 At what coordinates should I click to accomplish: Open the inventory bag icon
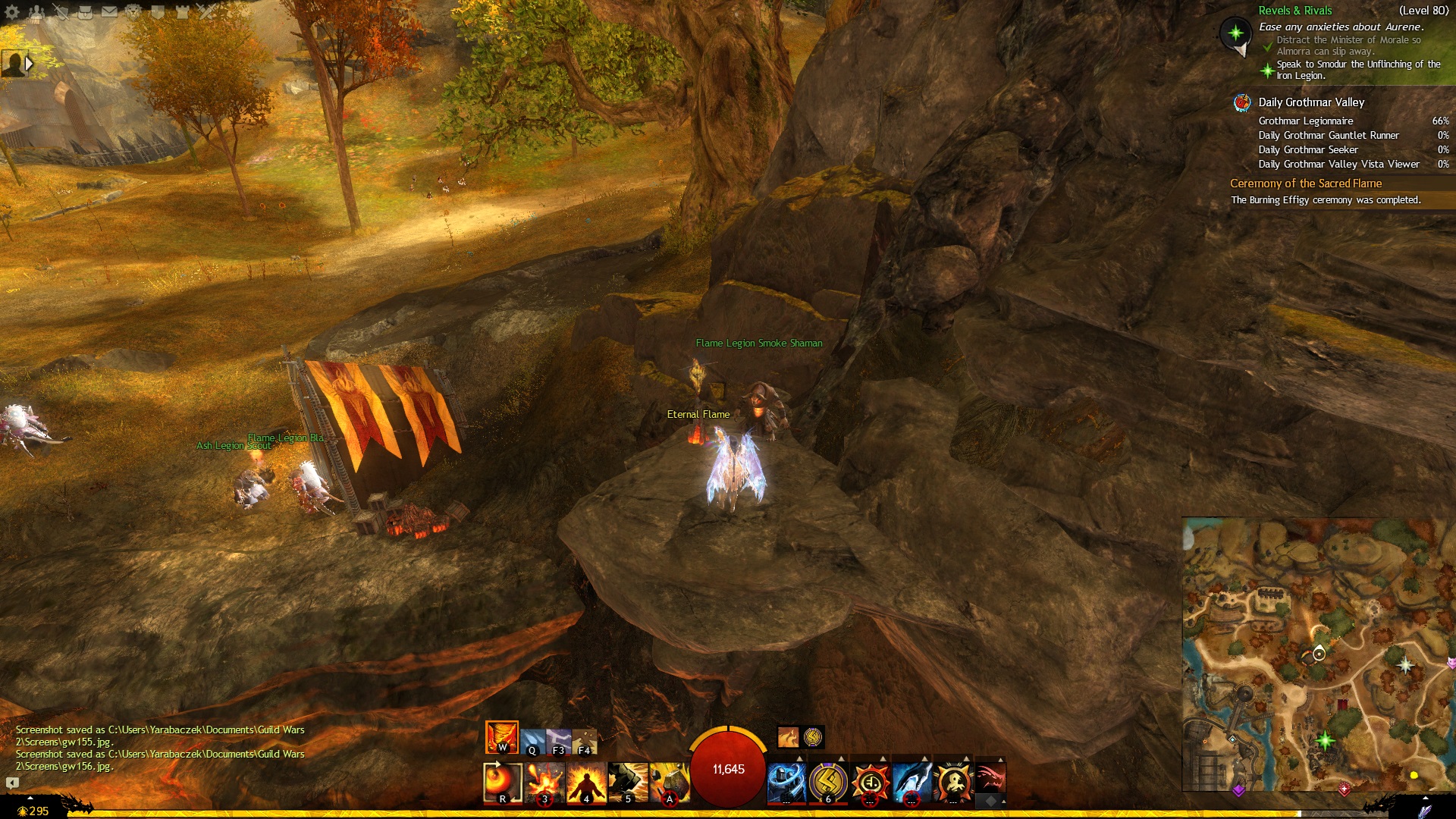point(85,11)
